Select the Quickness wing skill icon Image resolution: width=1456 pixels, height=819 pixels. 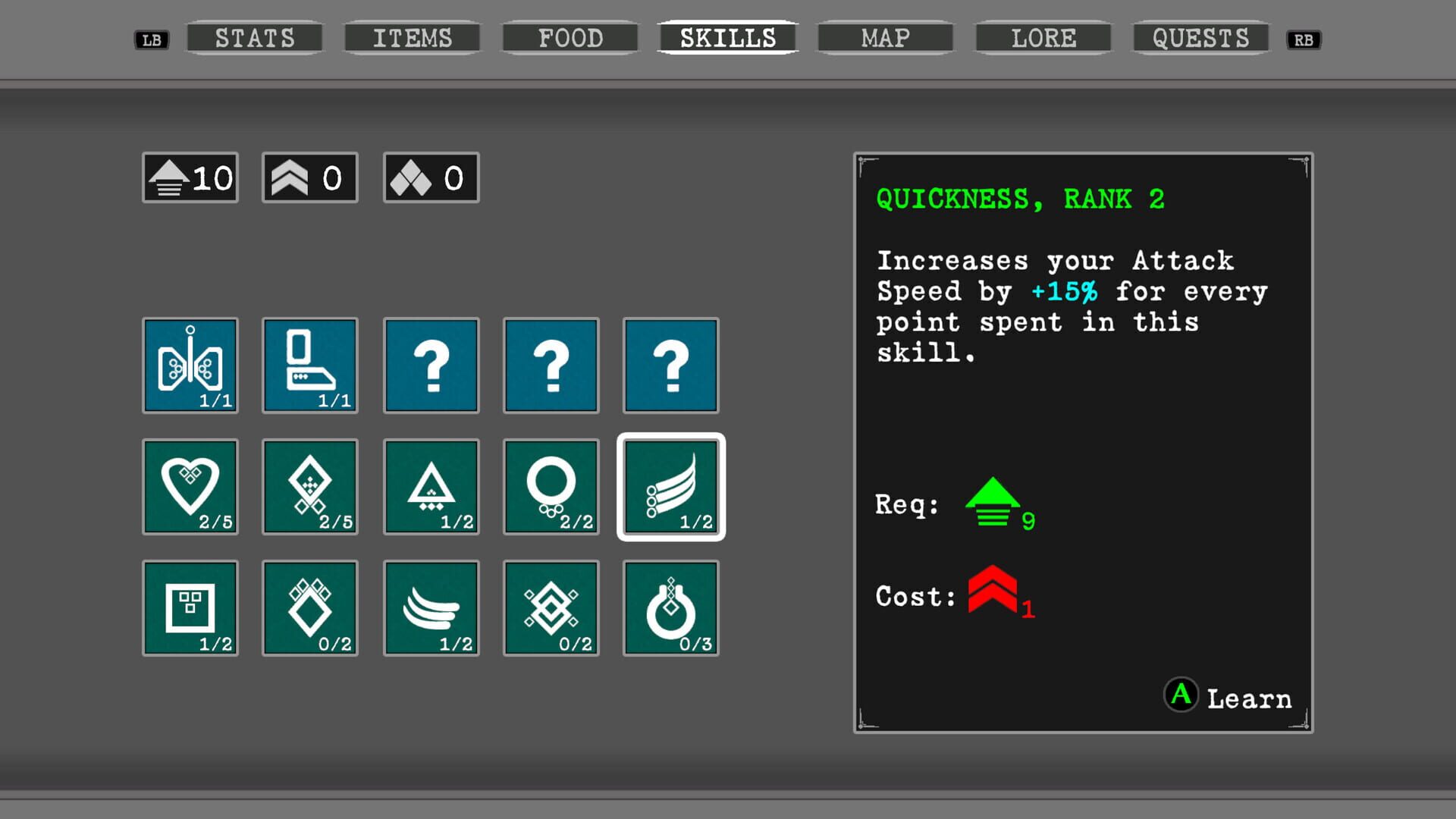click(671, 487)
